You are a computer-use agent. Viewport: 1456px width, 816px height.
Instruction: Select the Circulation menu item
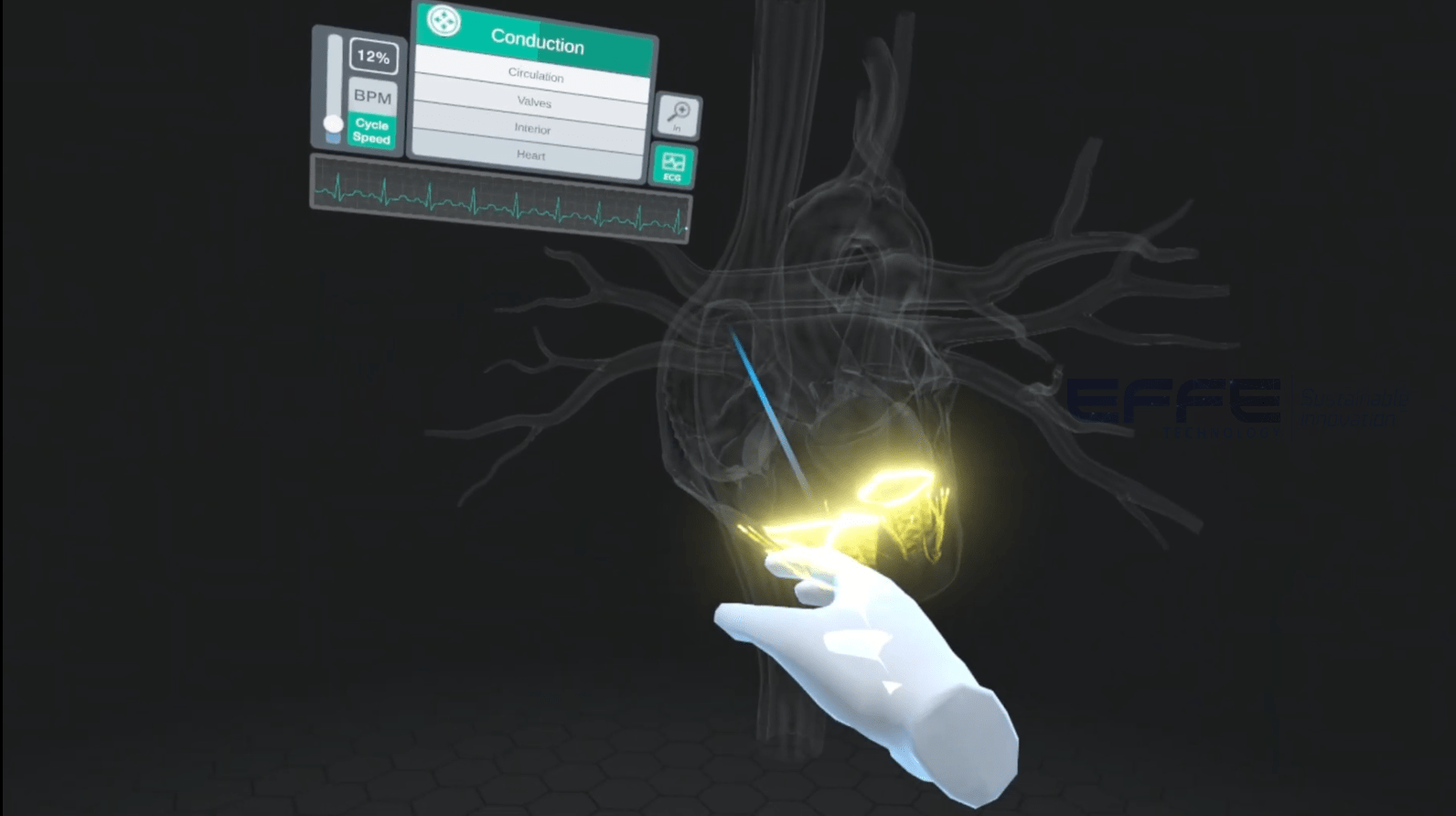click(x=536, y=77)
